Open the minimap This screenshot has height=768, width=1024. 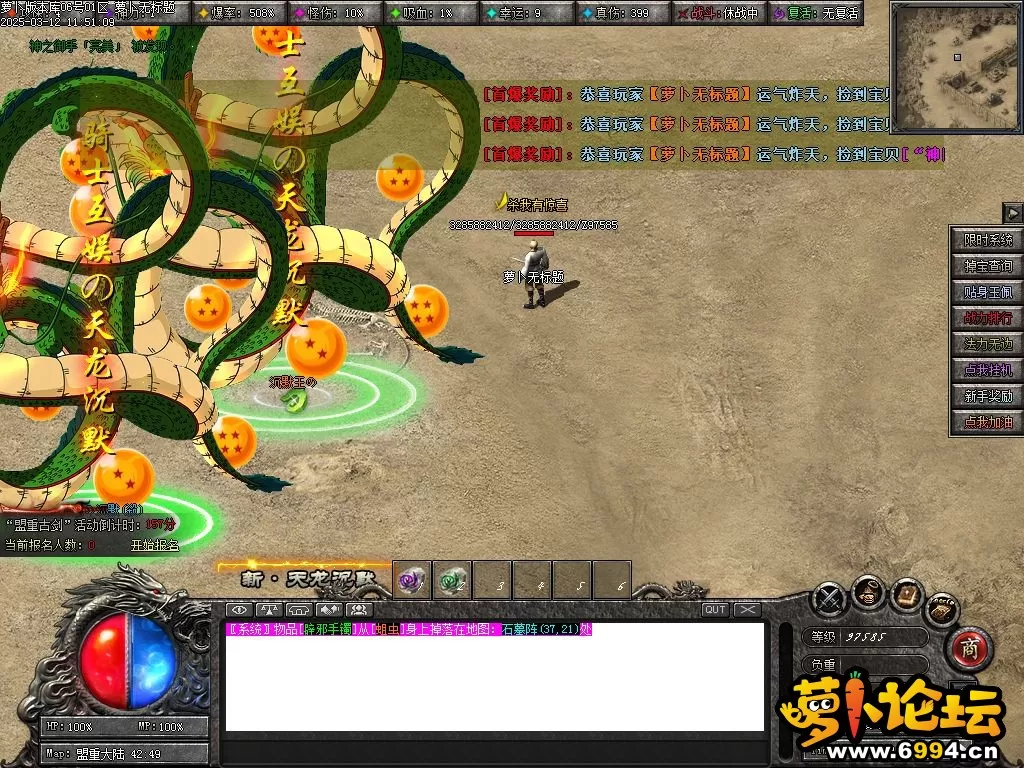coord(955,68)
